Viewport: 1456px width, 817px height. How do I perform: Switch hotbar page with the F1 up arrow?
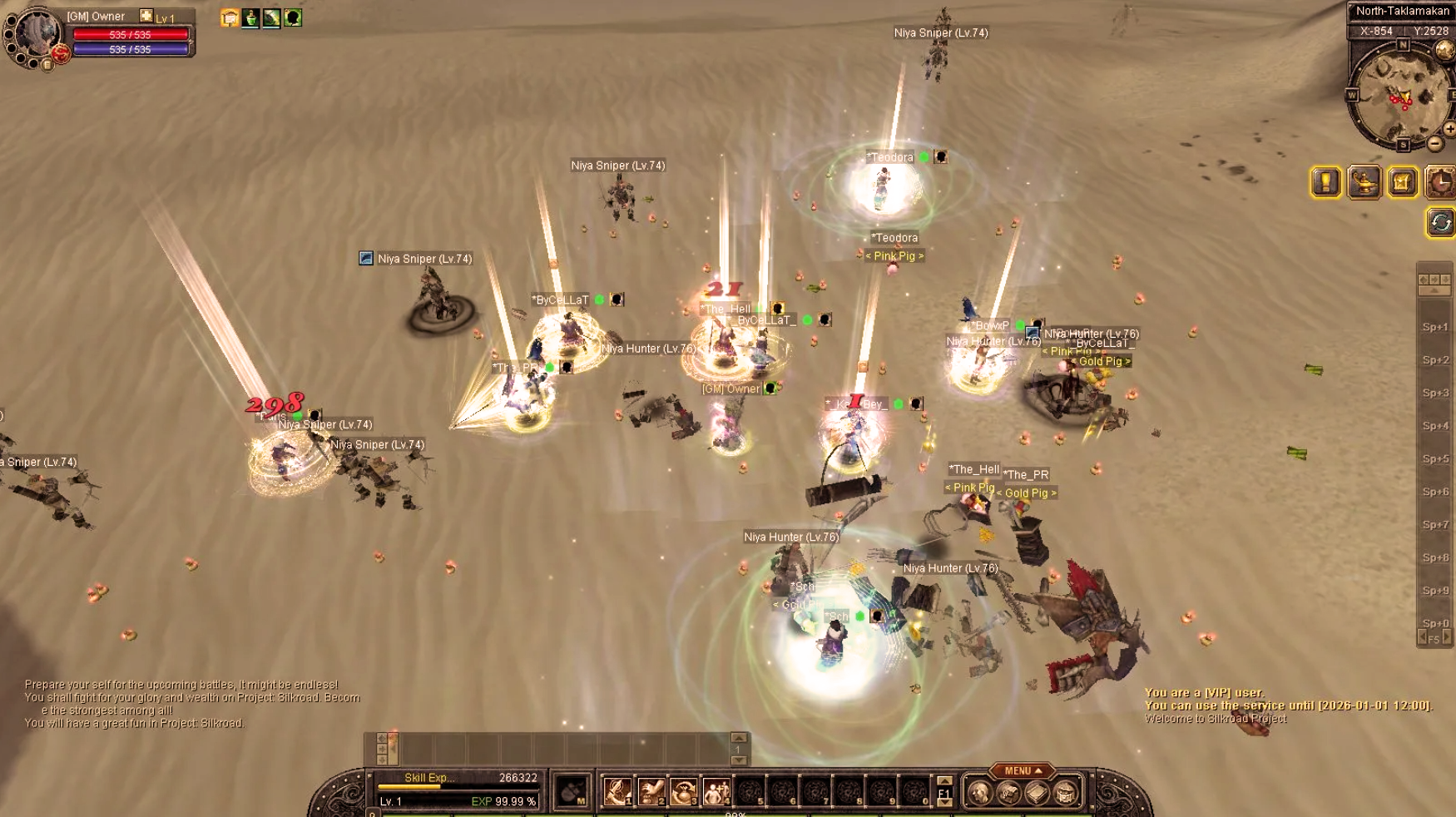tap(944, 780)
